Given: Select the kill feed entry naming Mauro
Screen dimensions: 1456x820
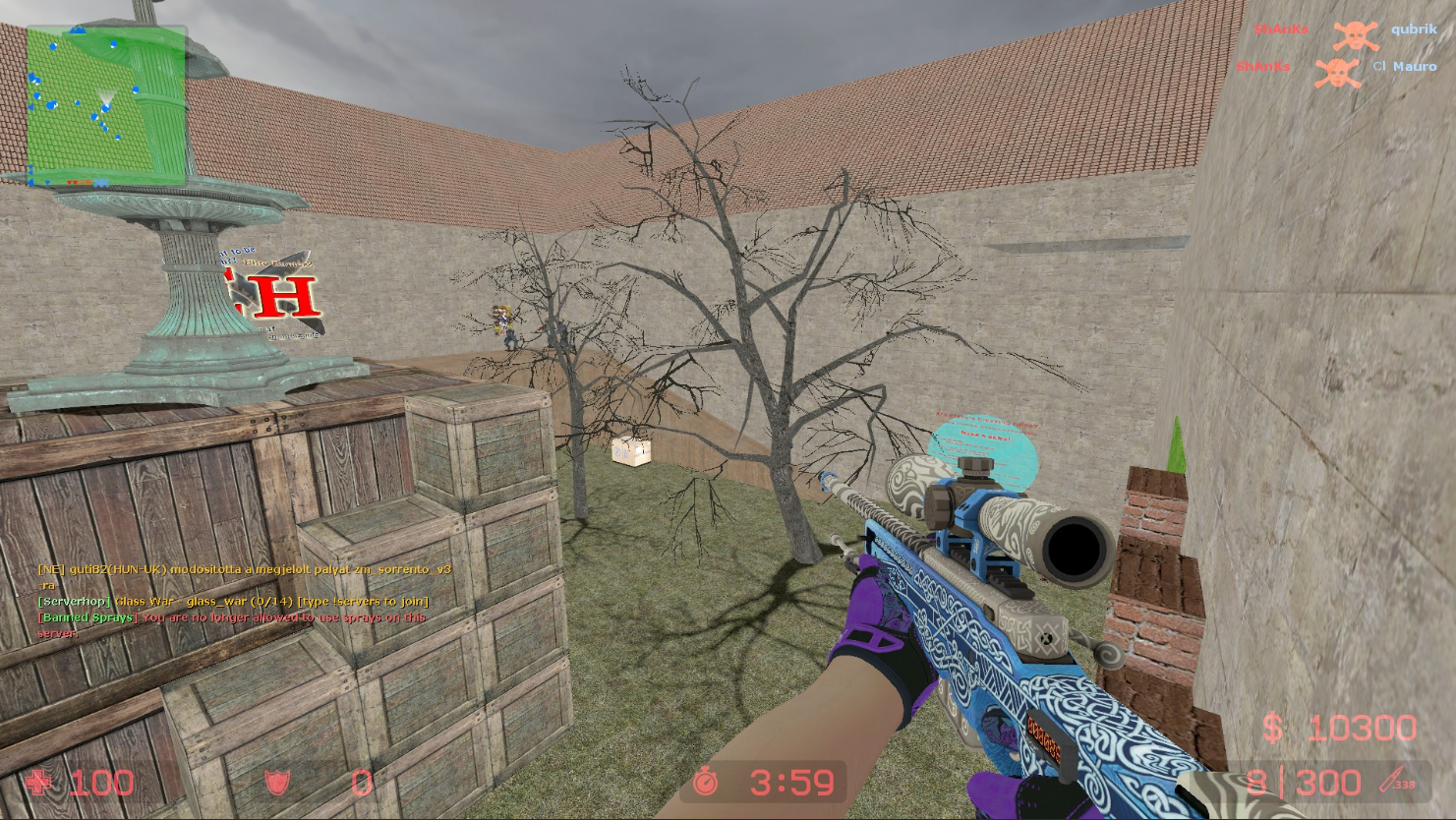Looking at the screenshot, I should coord(1335,68).
